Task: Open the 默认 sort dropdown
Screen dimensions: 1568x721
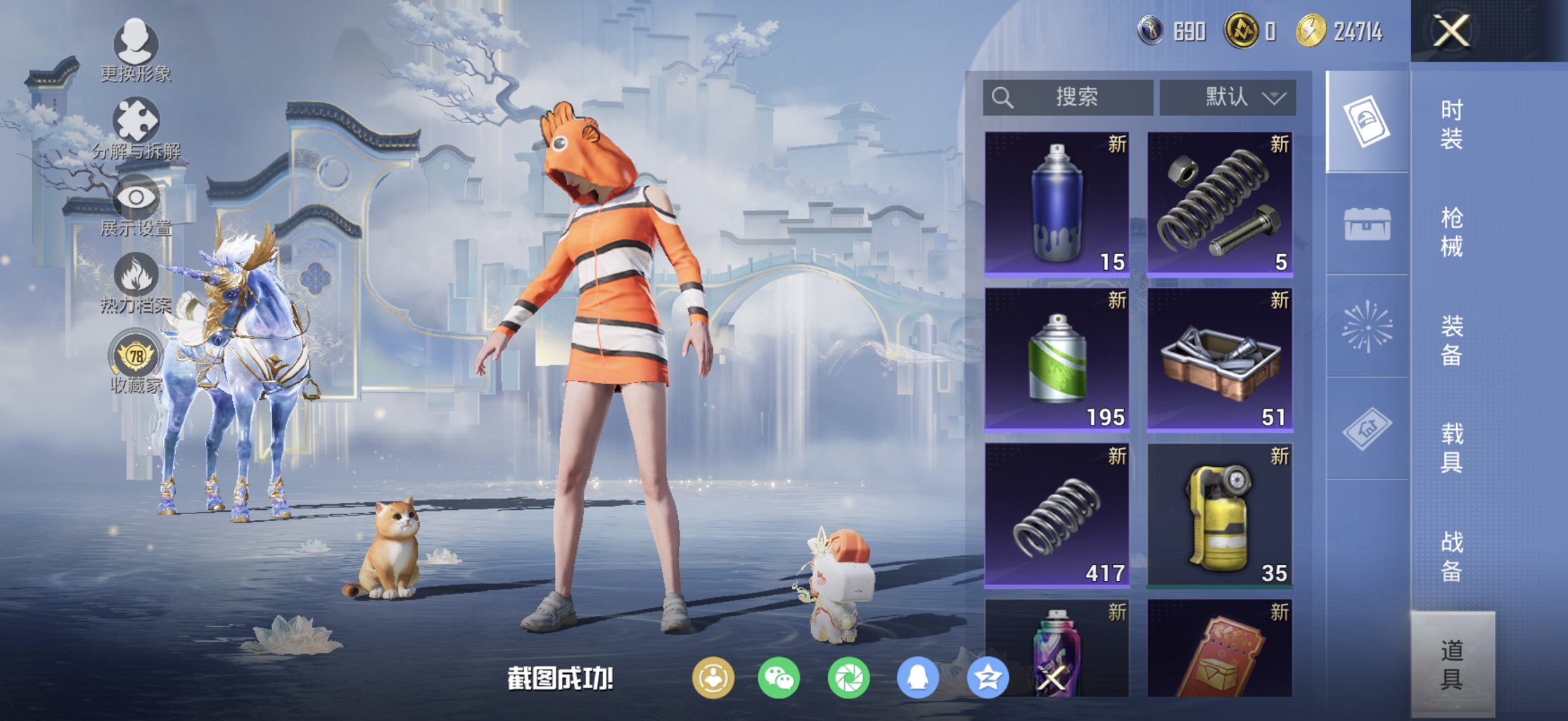Action: click(x=1227, y=97)
